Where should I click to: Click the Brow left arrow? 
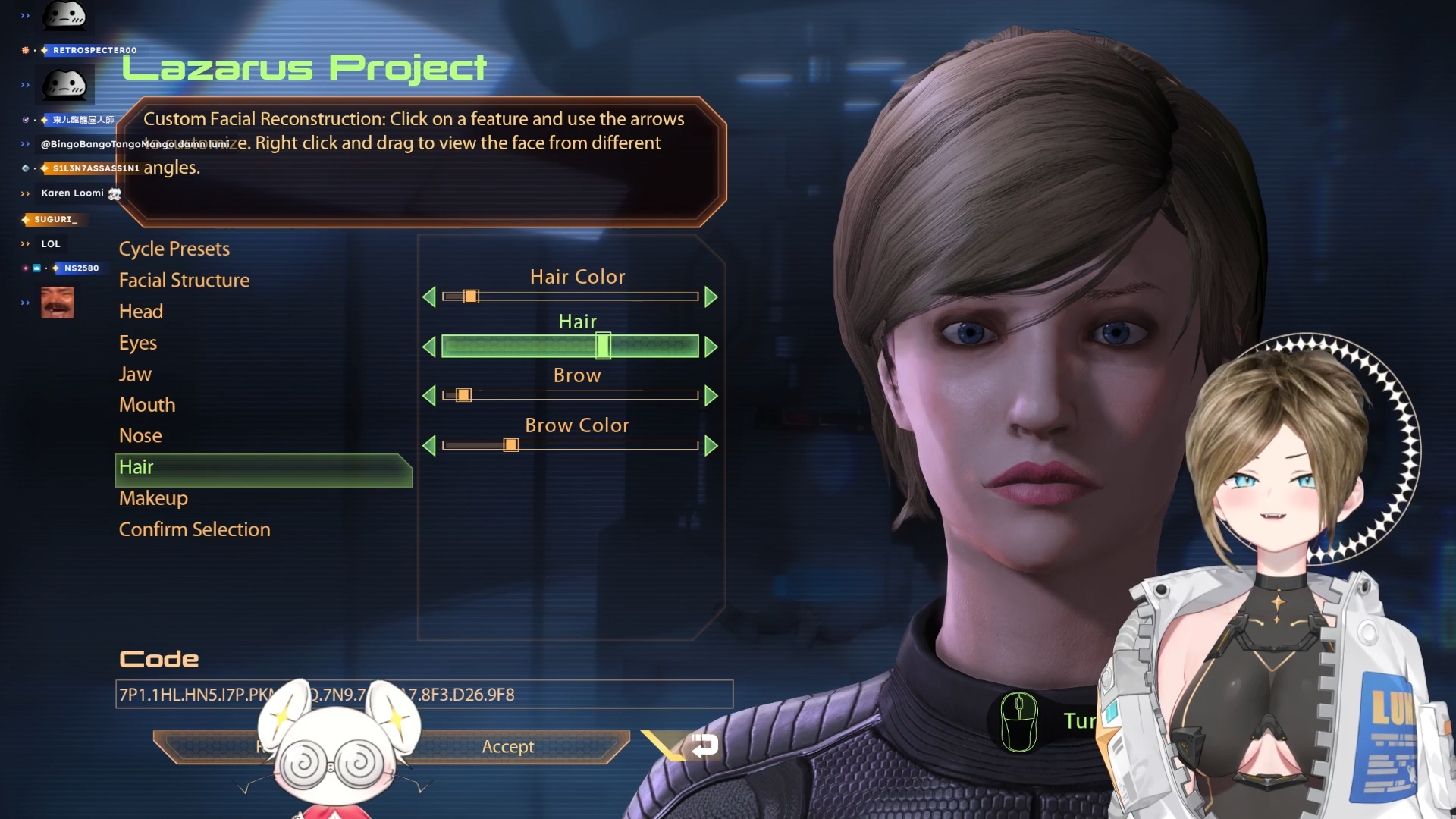(x=429, y=395)
